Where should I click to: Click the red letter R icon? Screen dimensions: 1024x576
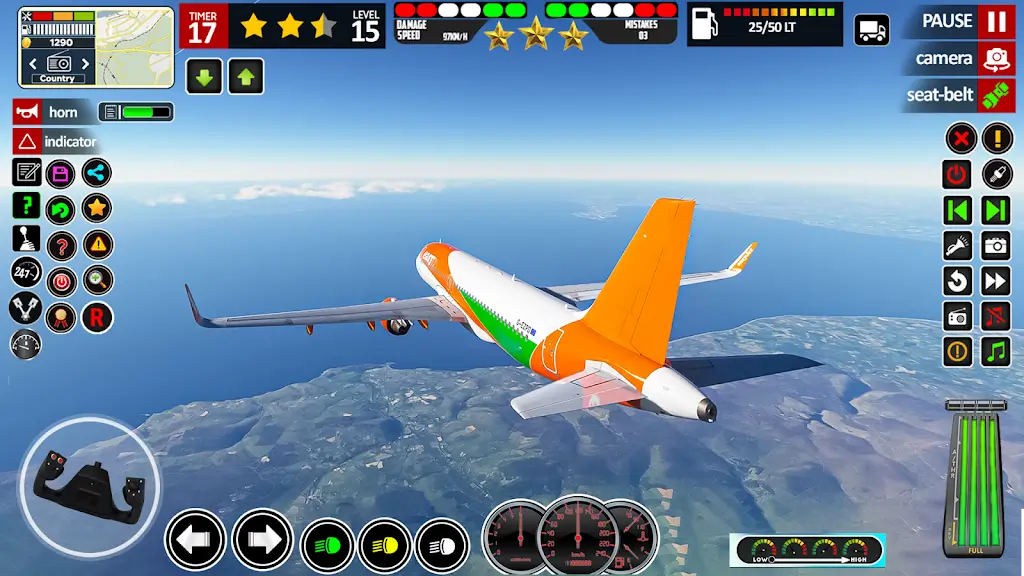click(97, 317)
